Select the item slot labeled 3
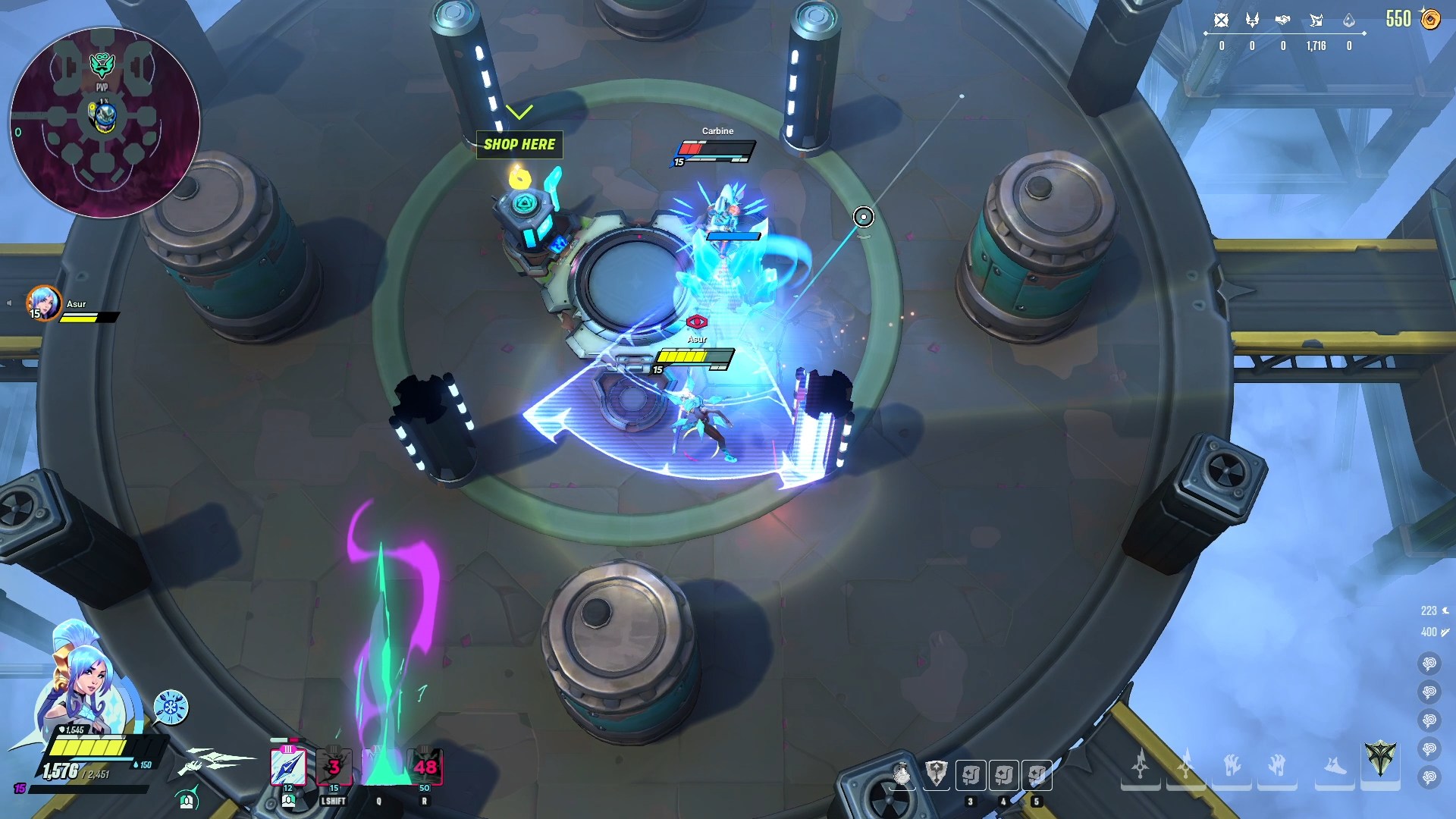Image resolution: width=1456 pixels, height=819 pixels. (x=971, y=775)
